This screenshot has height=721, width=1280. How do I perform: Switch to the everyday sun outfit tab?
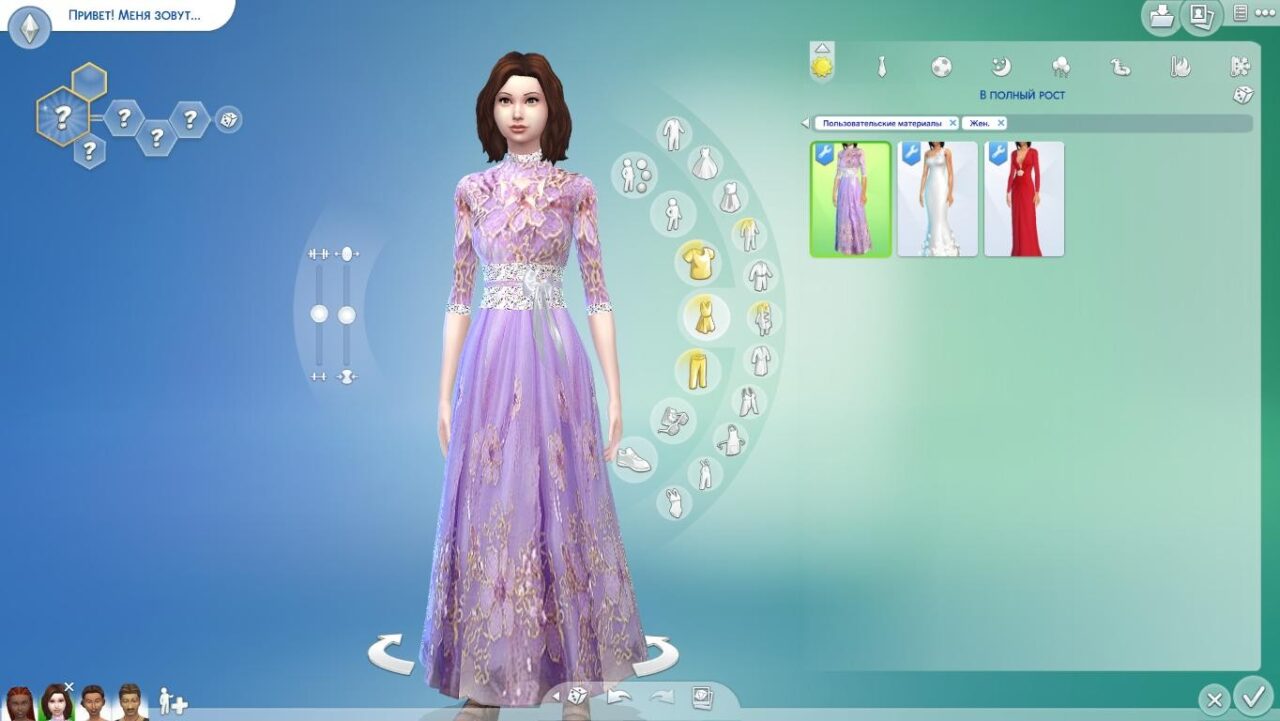[822, 66]
